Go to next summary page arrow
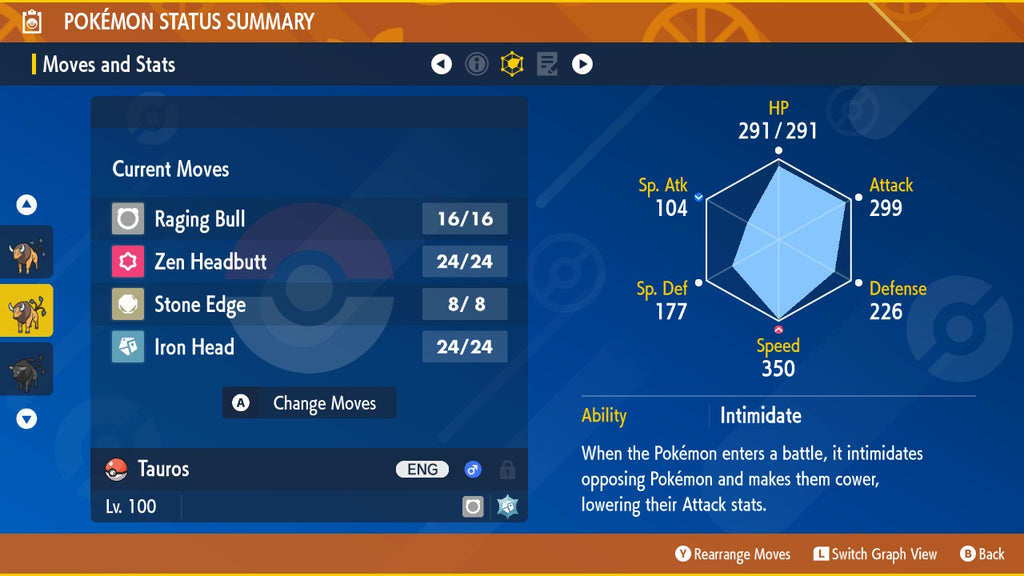The image size is (1024, 576). [x=582, y=65]
